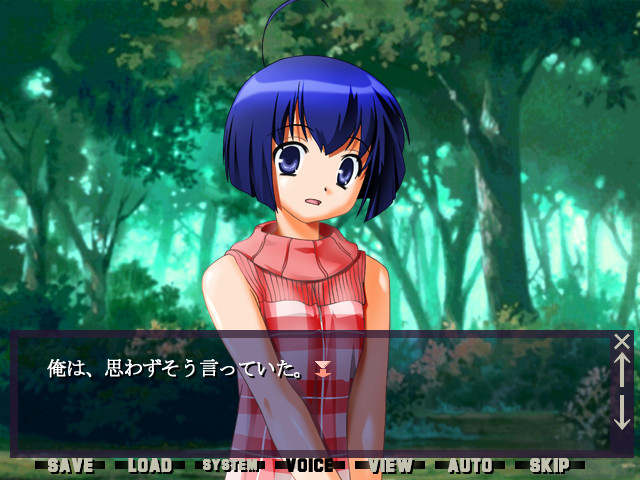Viewport: 640px width, 480px height.
Task: Select the VIEW button
Action: (x=390, y=465)
